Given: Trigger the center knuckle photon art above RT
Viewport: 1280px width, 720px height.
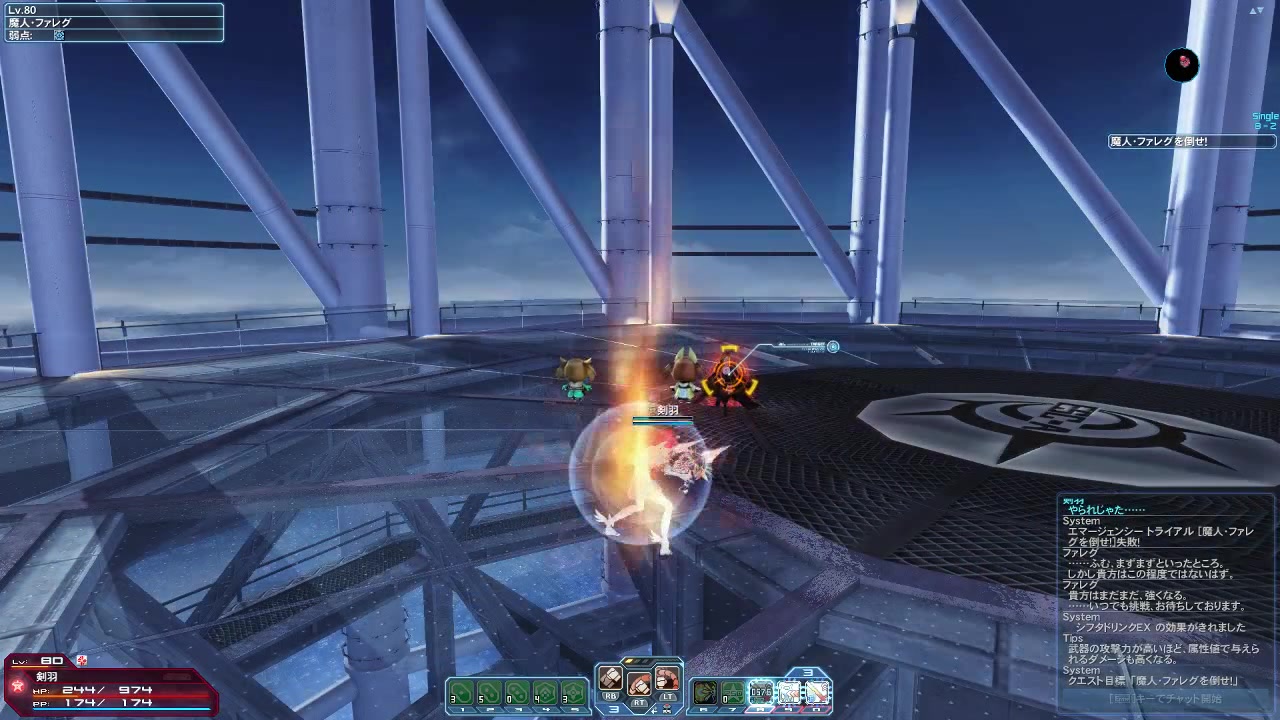Looking at the screenshot, I should [639, 685].
